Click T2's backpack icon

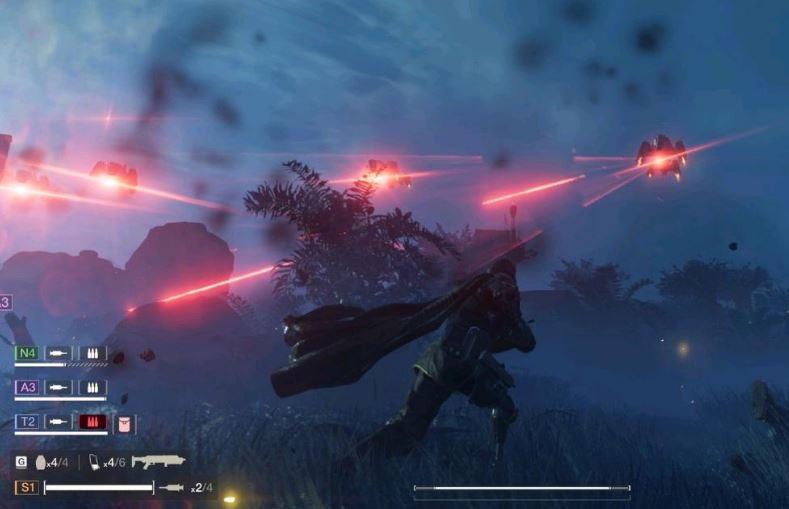coord(124,423)
